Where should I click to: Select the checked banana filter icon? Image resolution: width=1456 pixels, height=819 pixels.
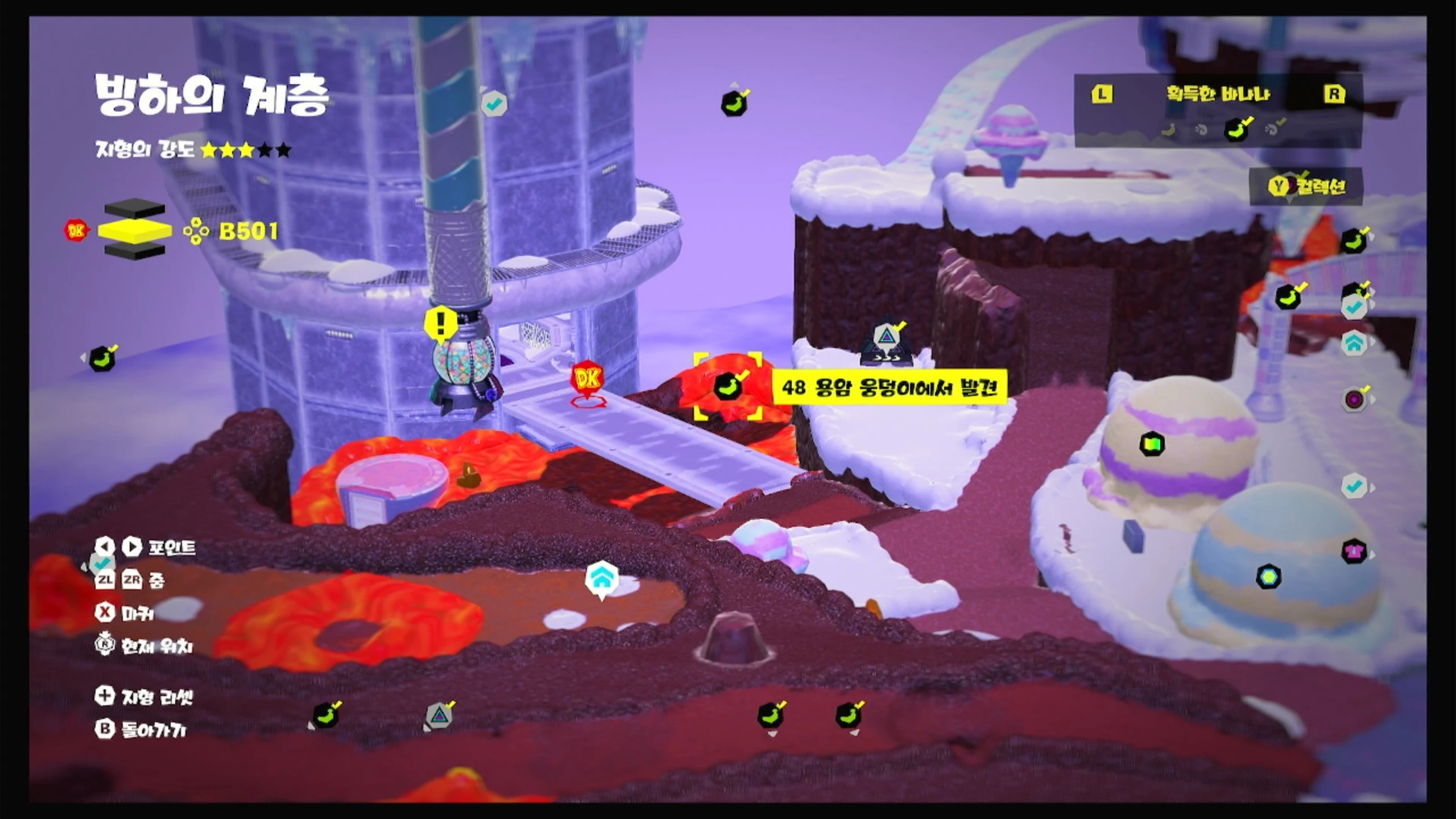pos(1236,129)
